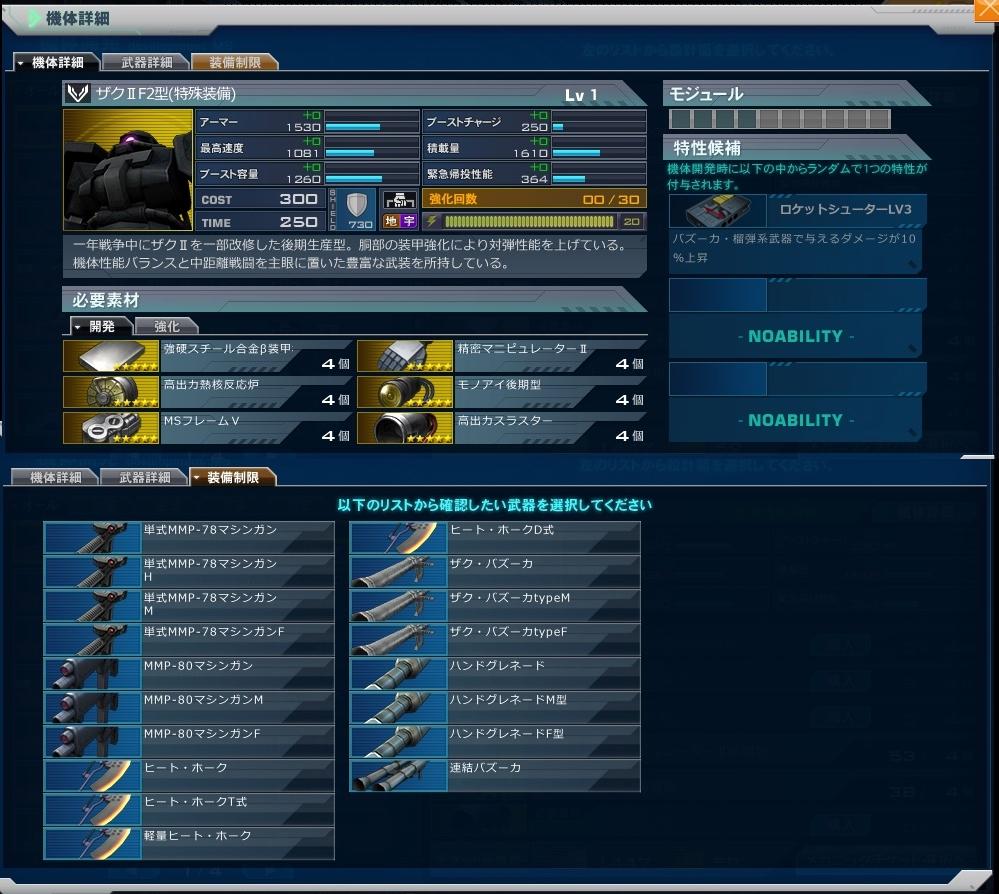
Task: Select the 精密マニピュレーターII material icon
Action: click(404, 356)
